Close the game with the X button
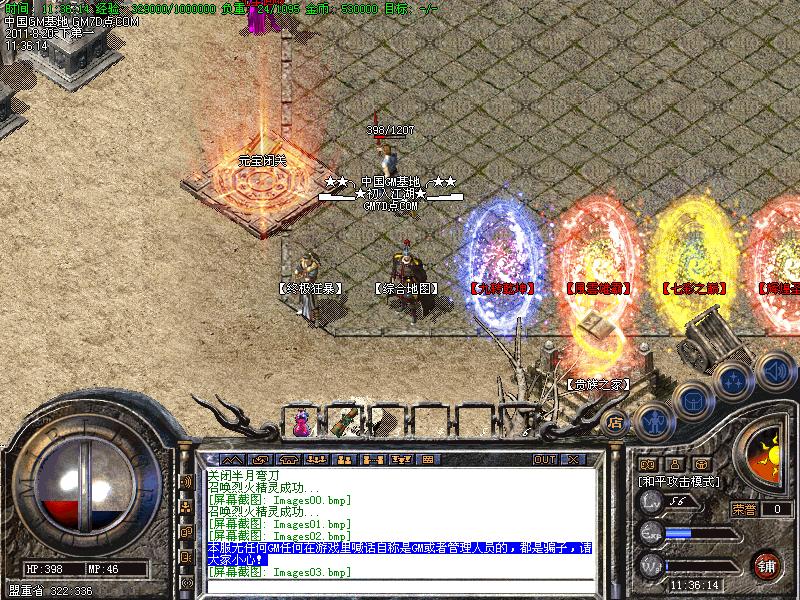This screenshot has width=800, height=600. [574, 459]
